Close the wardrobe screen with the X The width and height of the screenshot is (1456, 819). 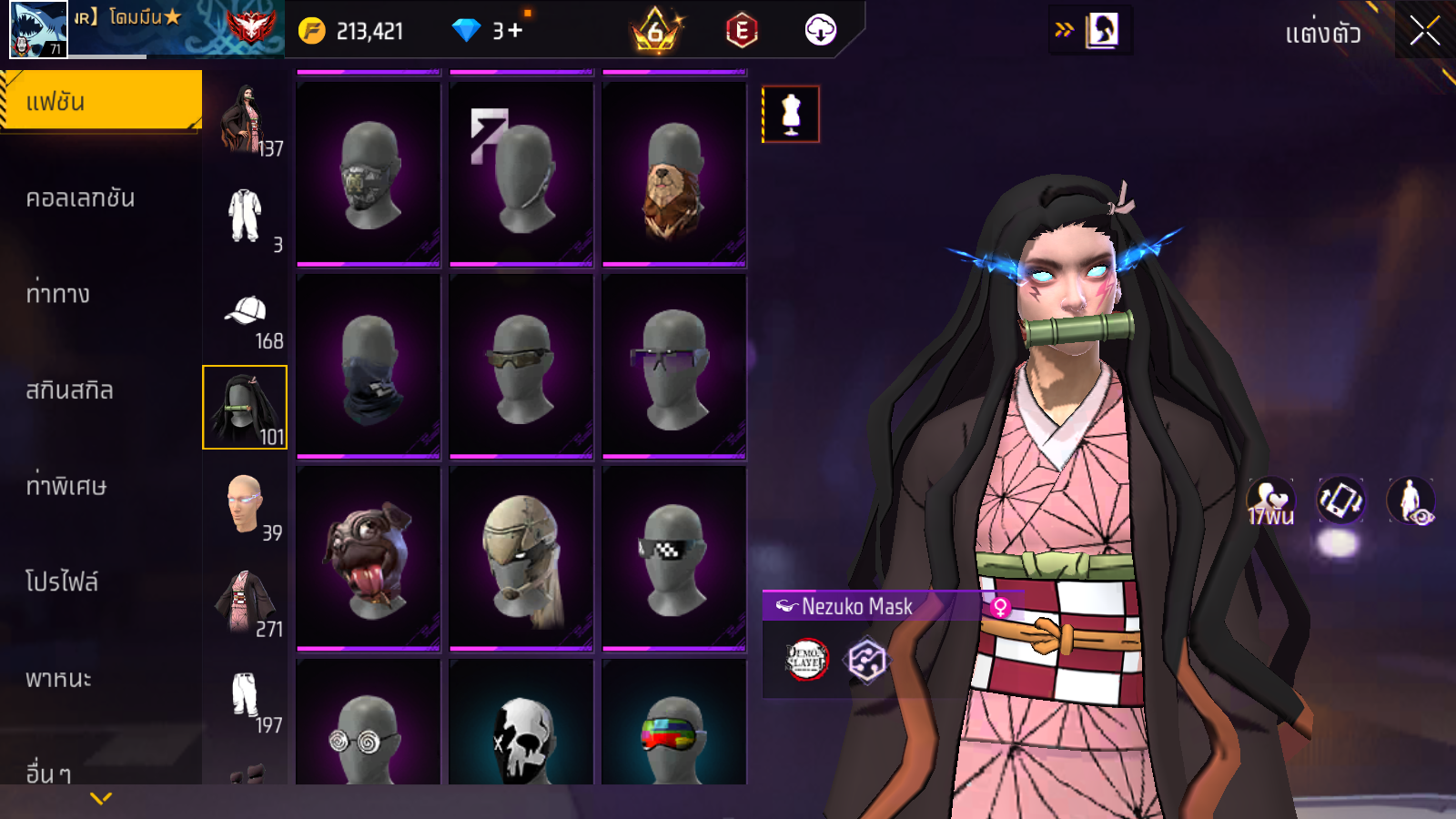[1424, 32]
